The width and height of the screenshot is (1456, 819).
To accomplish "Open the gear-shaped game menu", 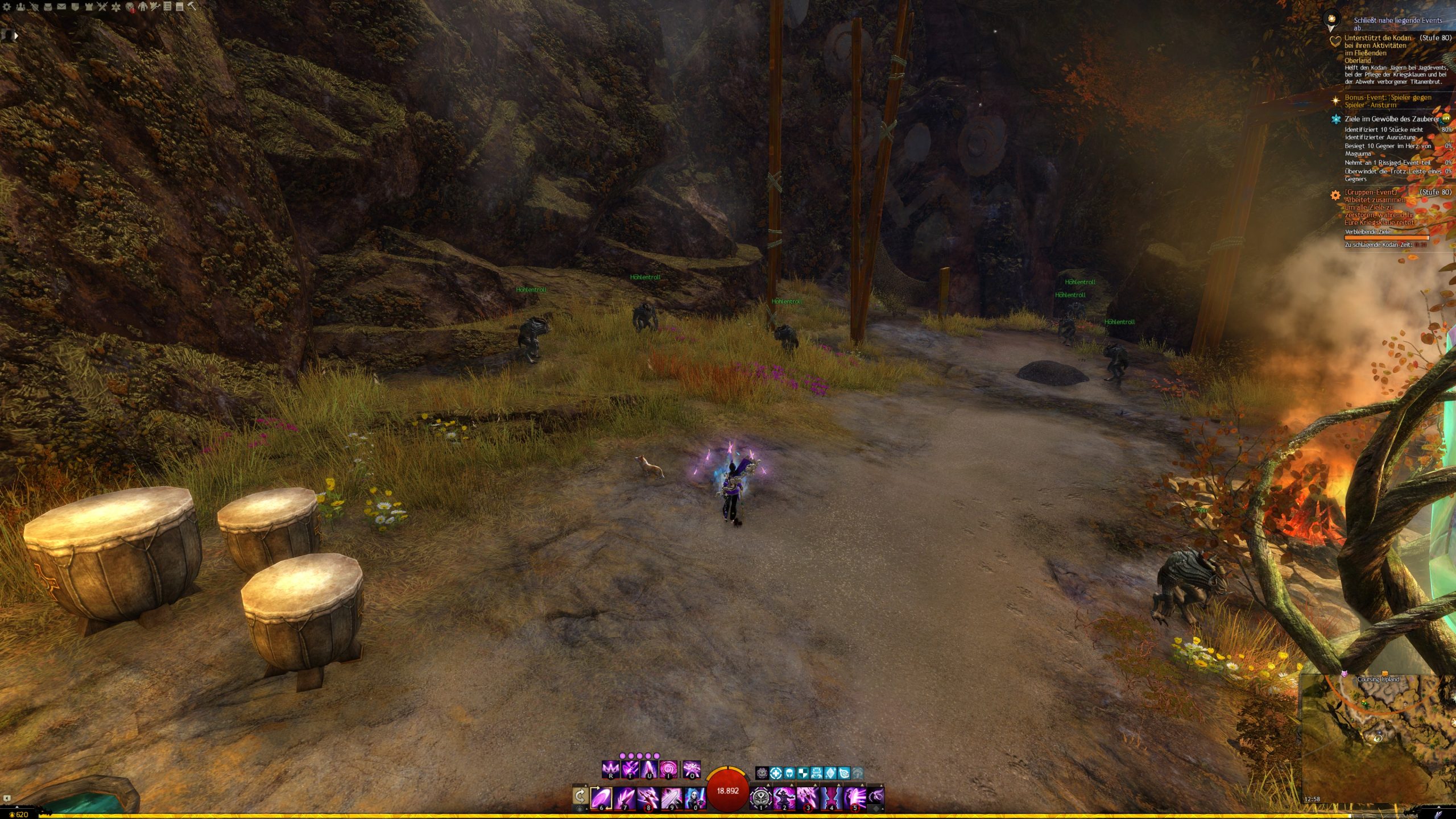I will 7,7.
